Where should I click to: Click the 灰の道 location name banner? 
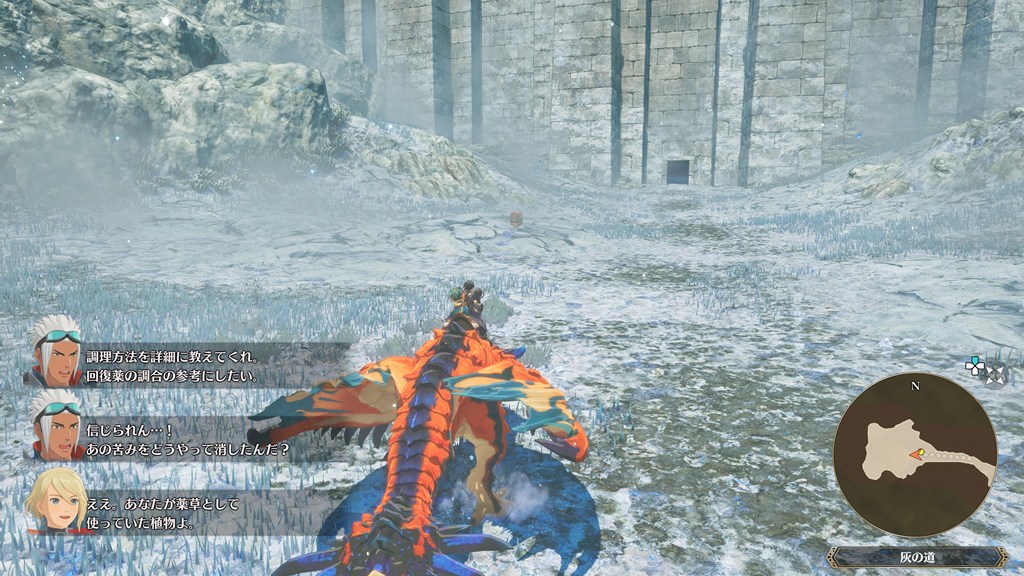click(x=916, y=557)
